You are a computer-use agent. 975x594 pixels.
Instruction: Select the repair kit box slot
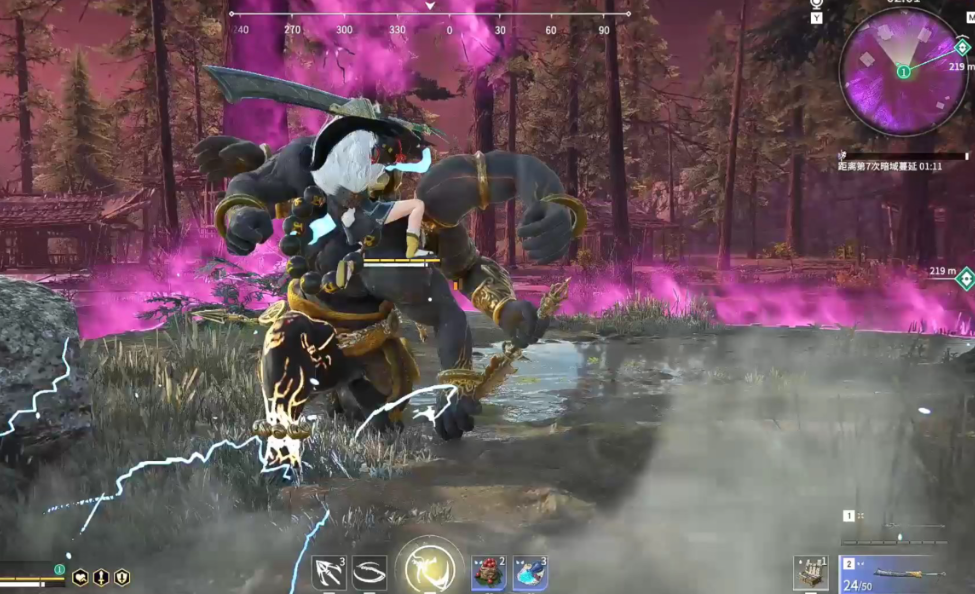811,572
